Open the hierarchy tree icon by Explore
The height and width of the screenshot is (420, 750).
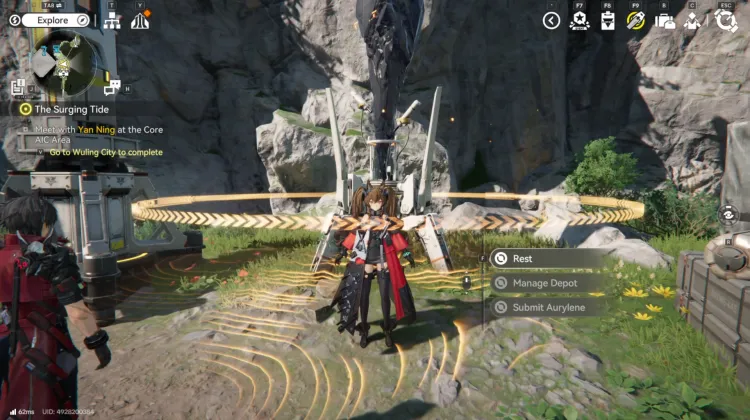[112, 20]
